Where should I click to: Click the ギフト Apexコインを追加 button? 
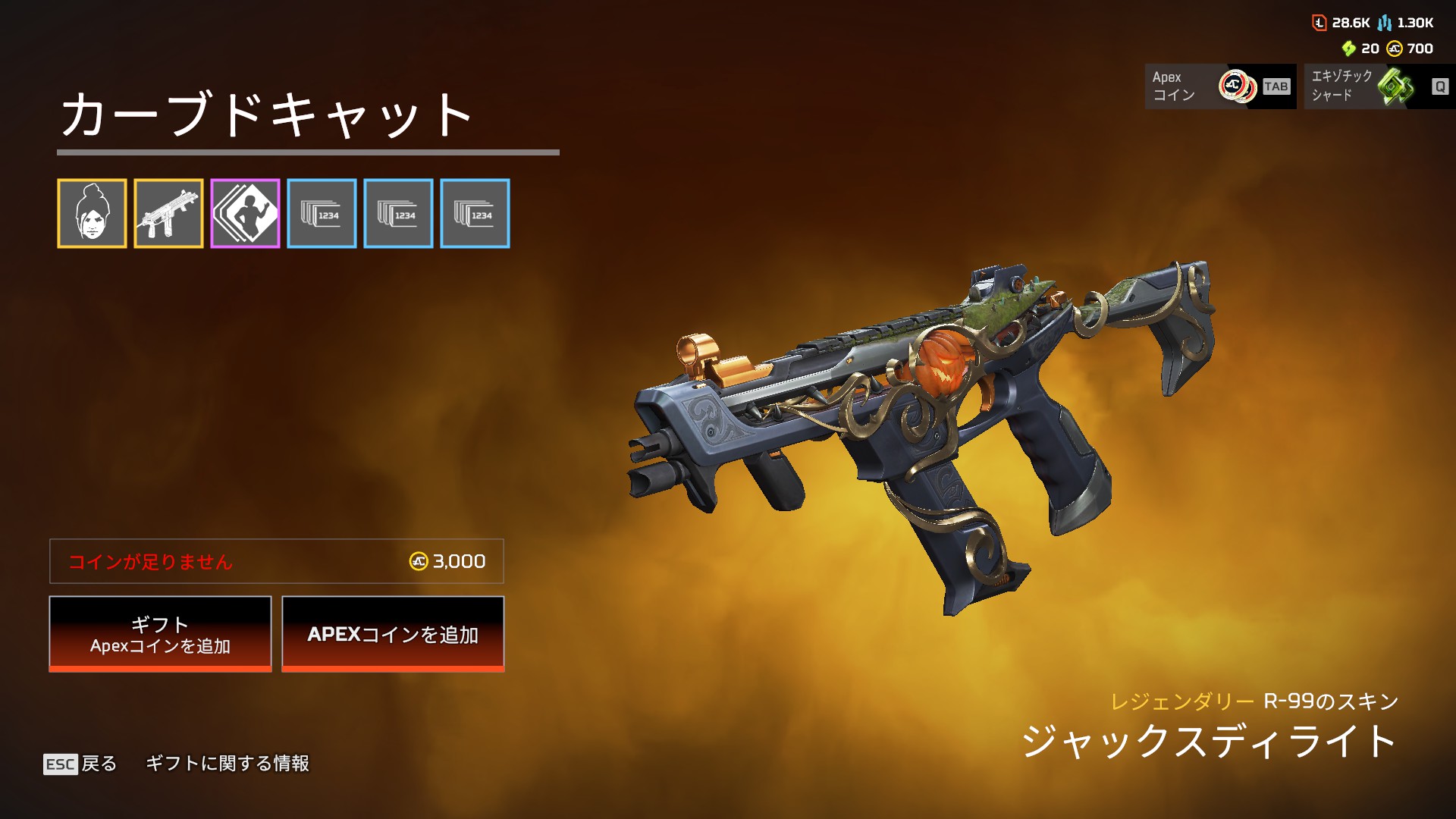tap(160, 634)
